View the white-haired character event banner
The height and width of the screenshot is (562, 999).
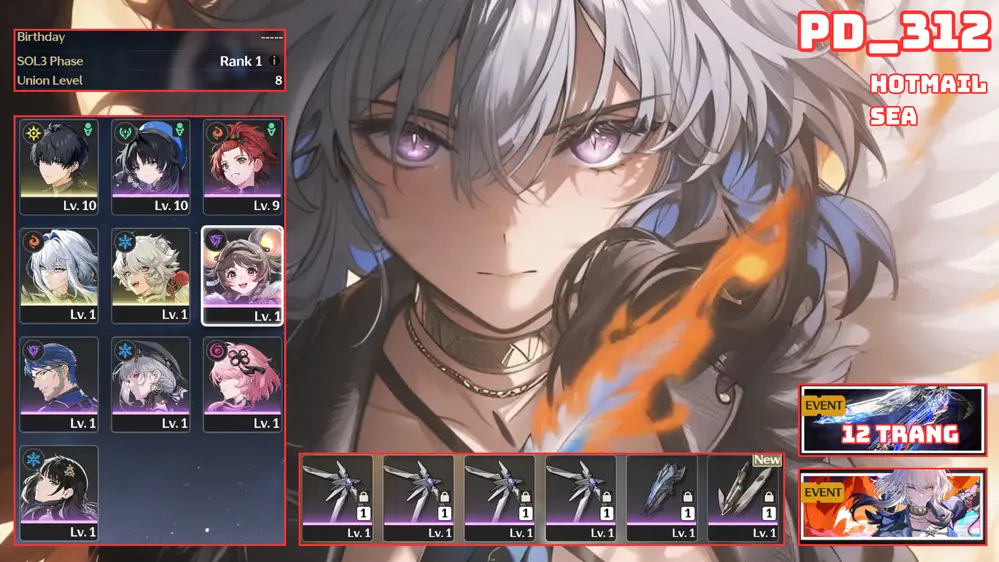point(892,507)
